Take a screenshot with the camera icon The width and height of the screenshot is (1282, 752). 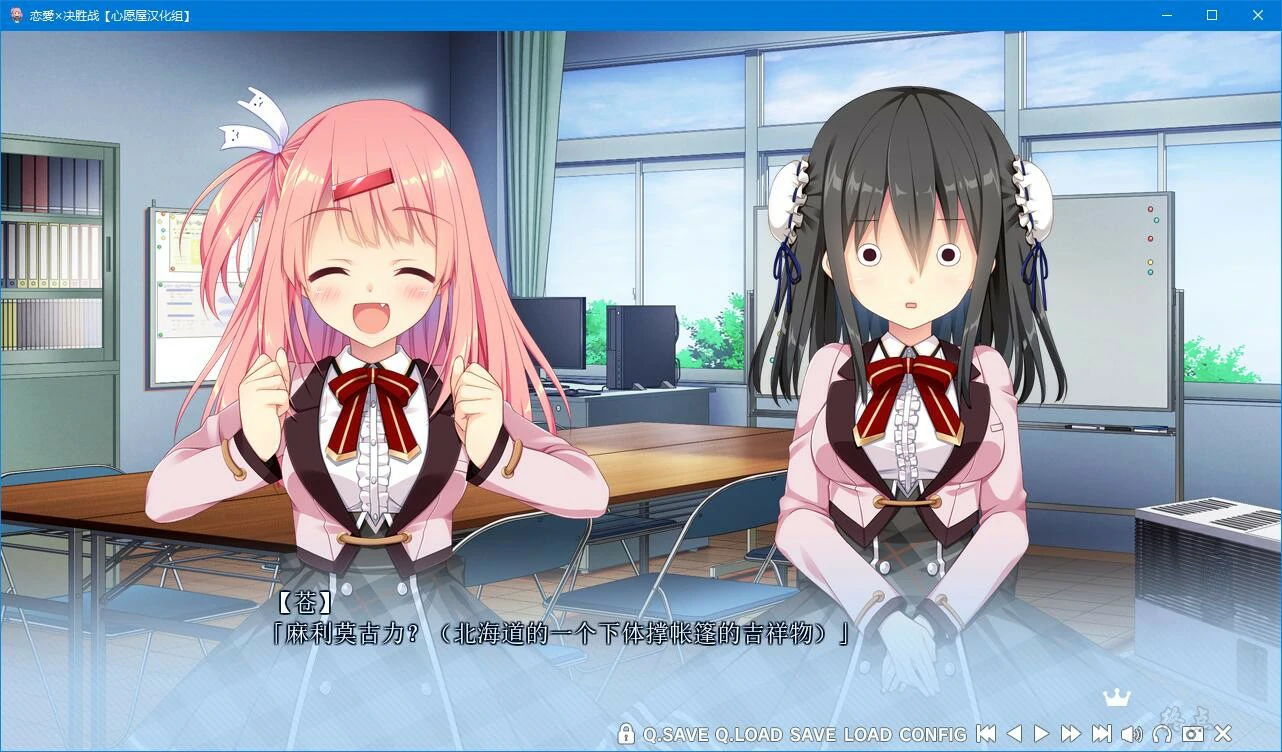[1193, 733]
